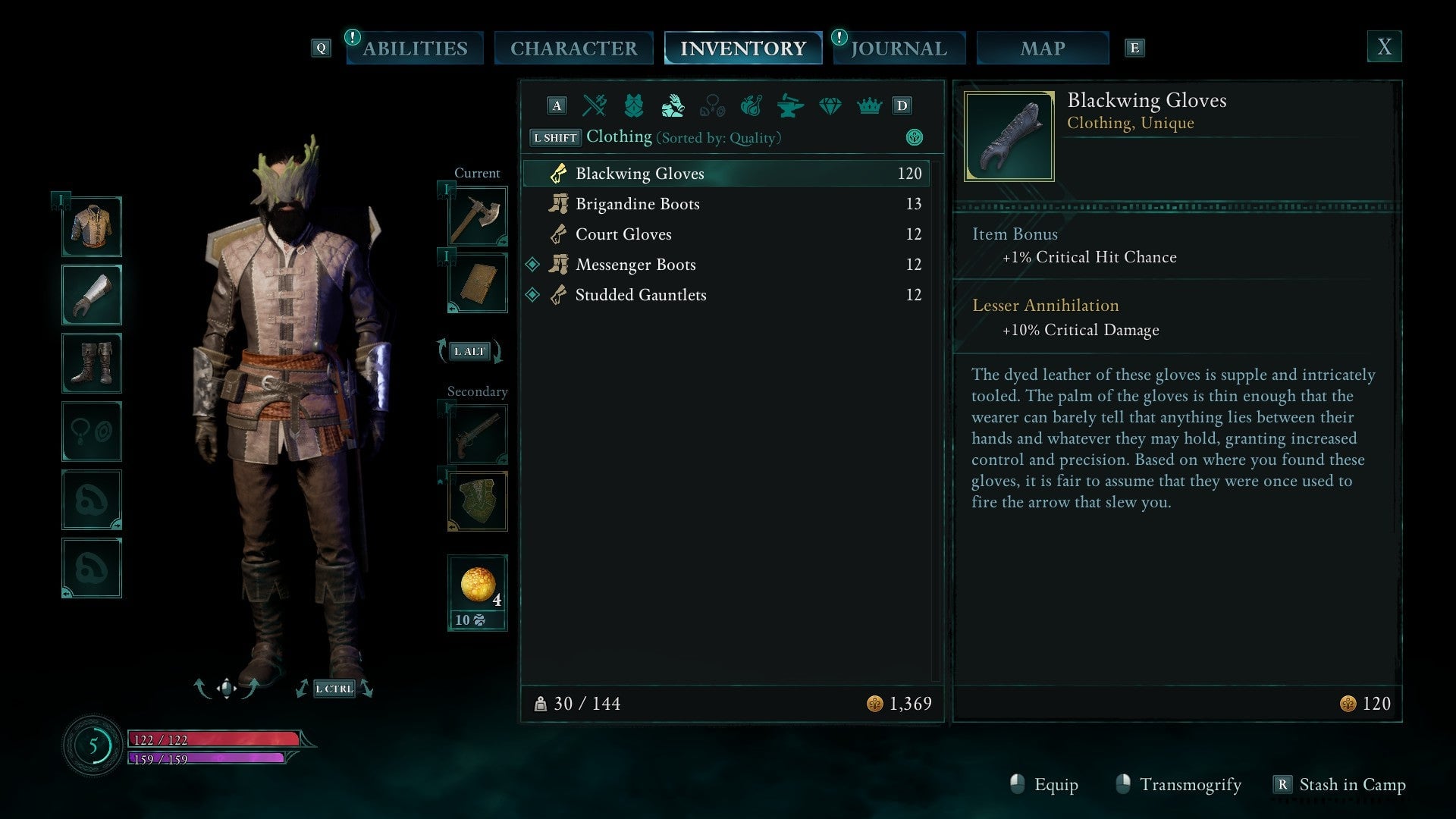
Task: Open the valuables crown filter icon
Action: [x=870, y=106]
